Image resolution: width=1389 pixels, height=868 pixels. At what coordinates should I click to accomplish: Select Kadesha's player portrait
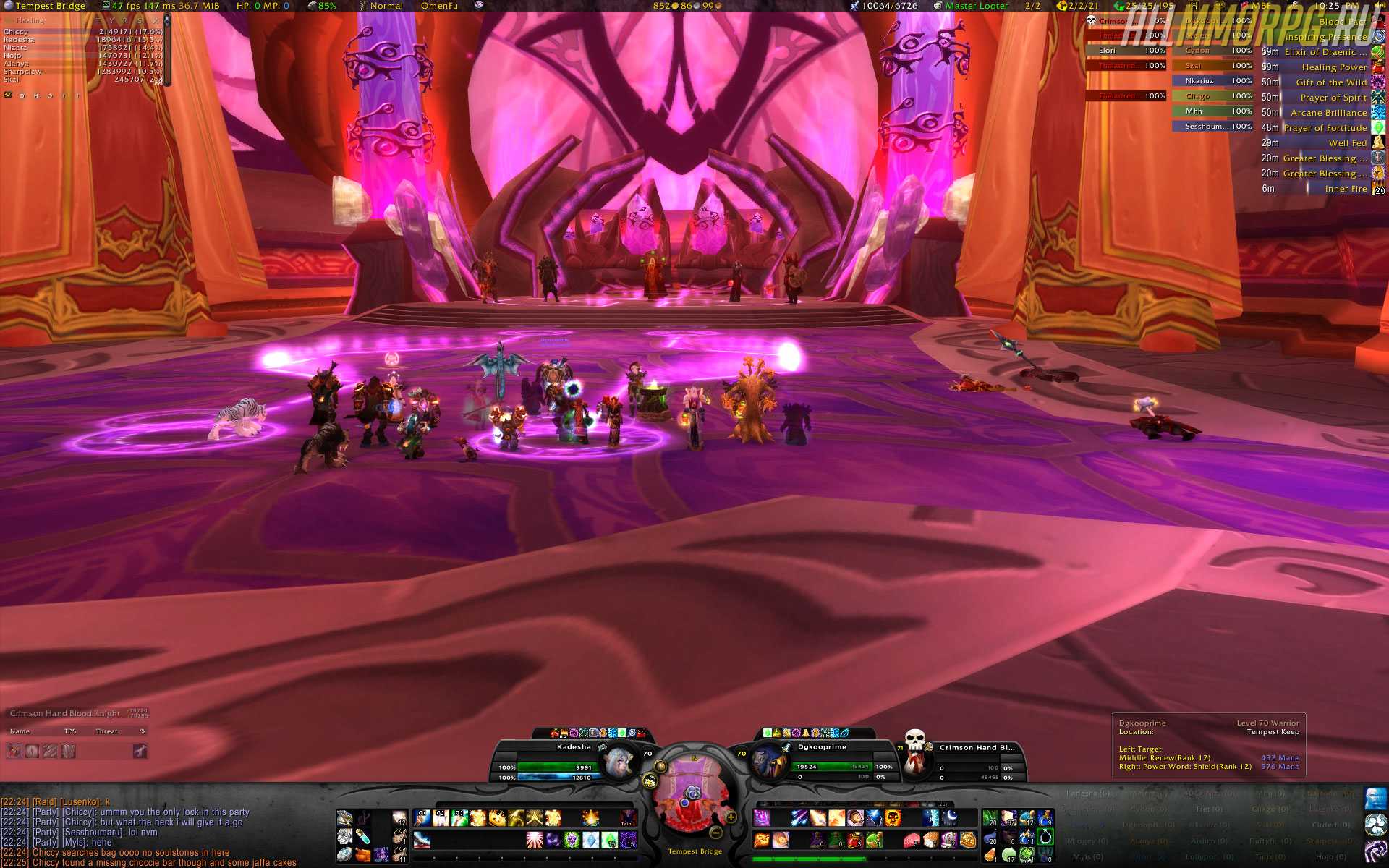619,761
